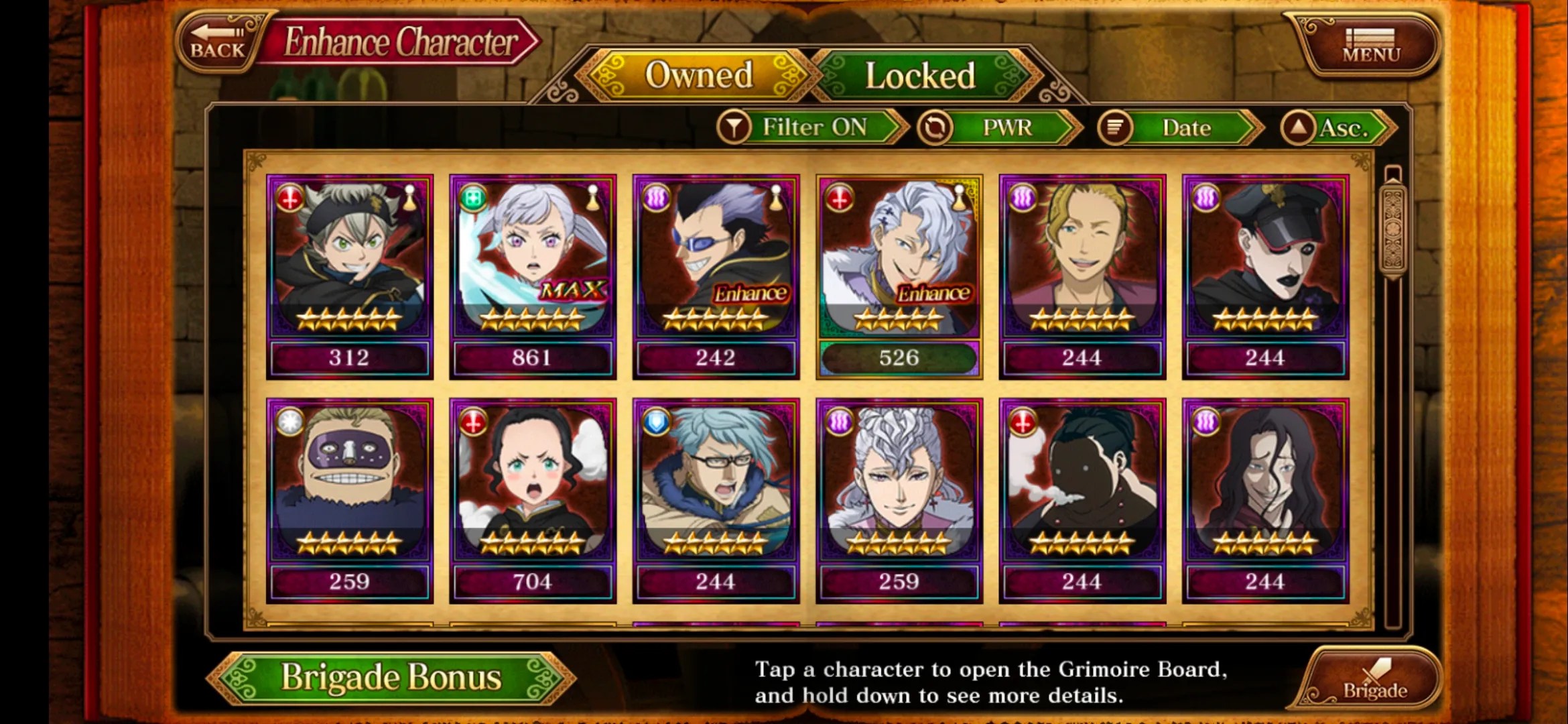
Task: Choose the MAX character with power 861
Action: pos(533,276)
